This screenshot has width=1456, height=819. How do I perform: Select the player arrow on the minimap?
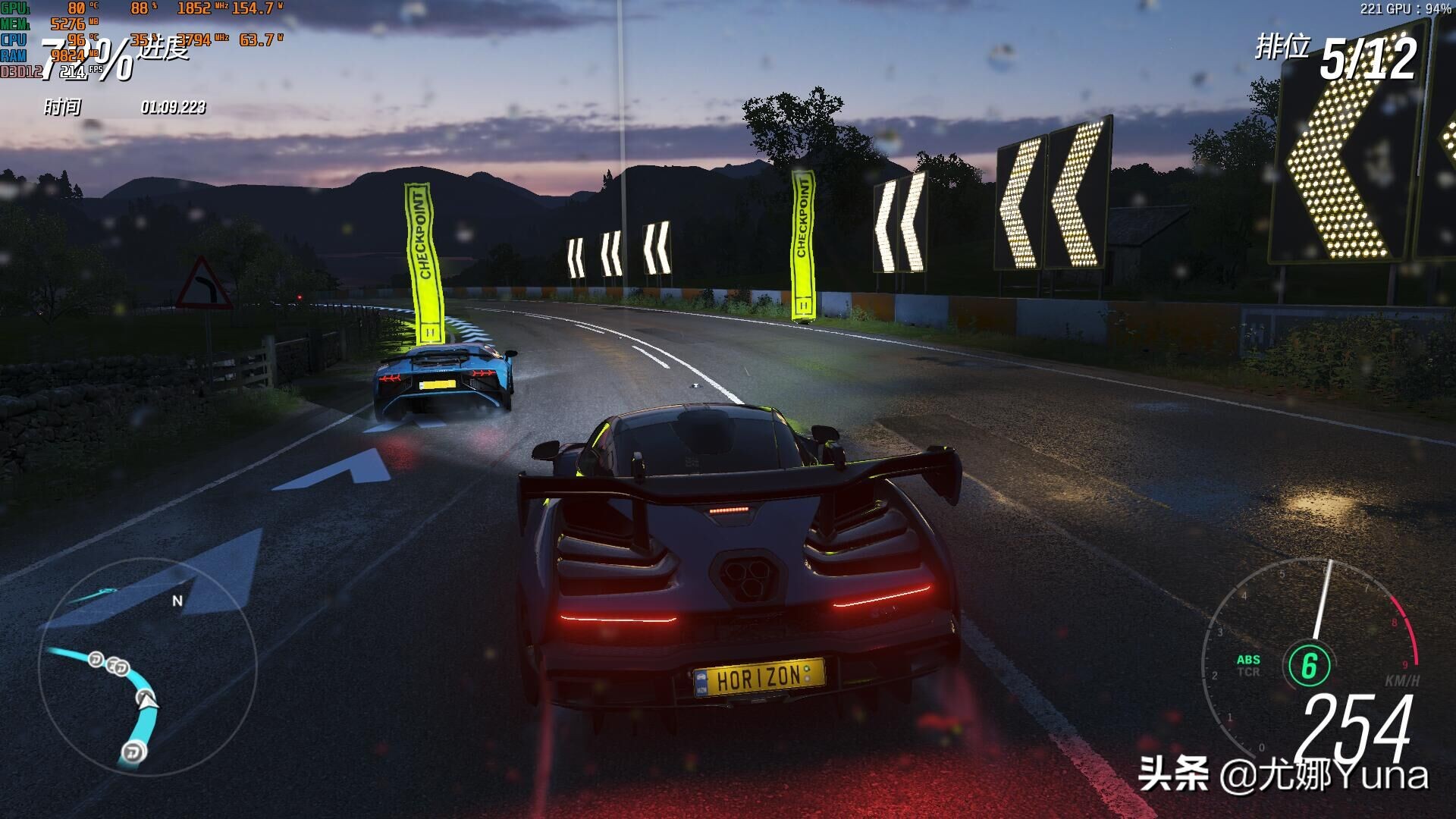147,699
